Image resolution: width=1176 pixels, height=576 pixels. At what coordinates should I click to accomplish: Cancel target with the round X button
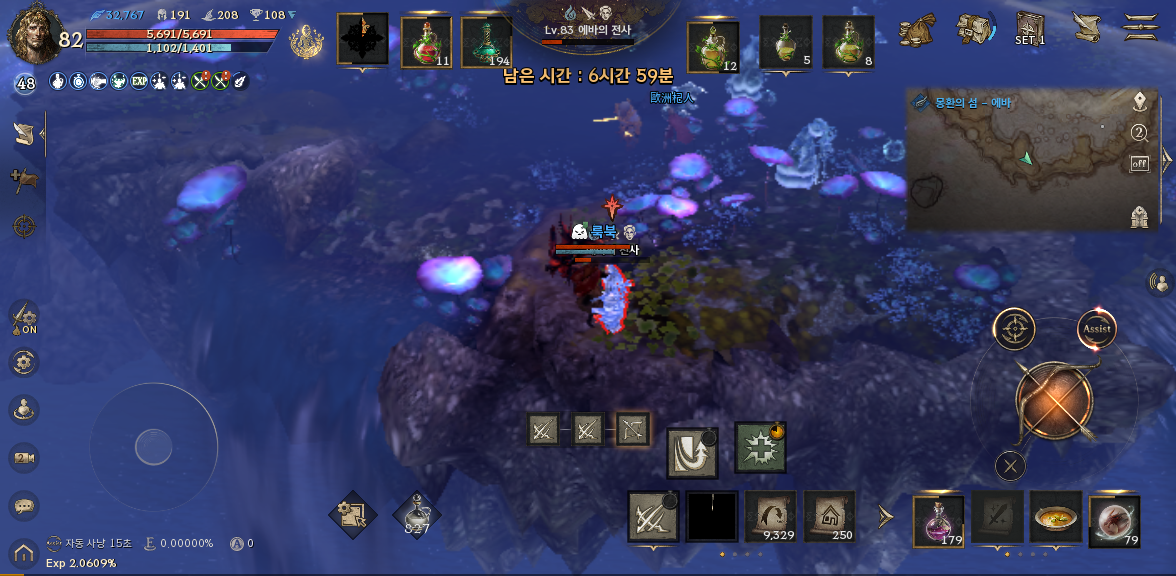point(1011,465)
